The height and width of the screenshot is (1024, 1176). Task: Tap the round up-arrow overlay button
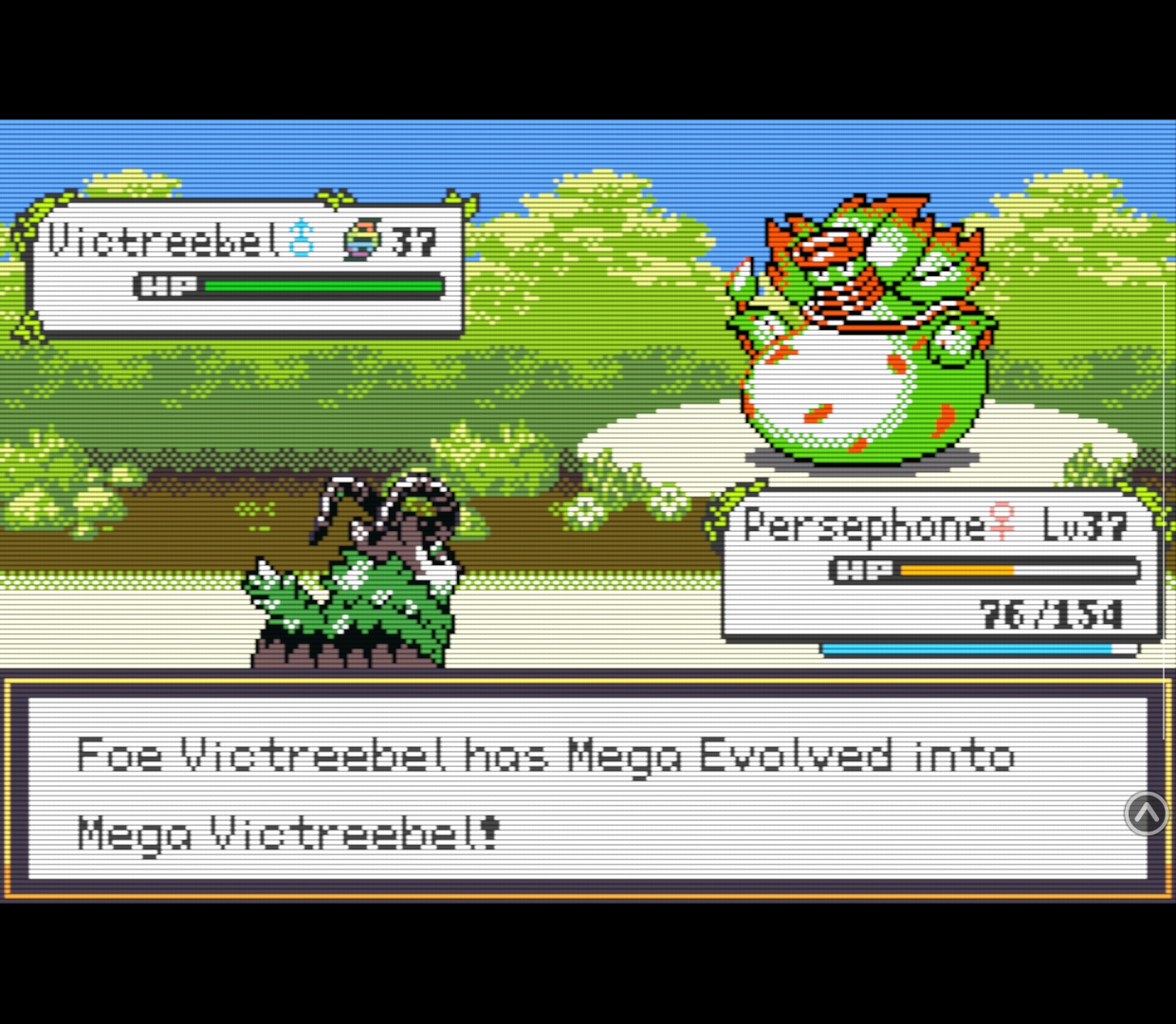click(x=1146, y=813)
